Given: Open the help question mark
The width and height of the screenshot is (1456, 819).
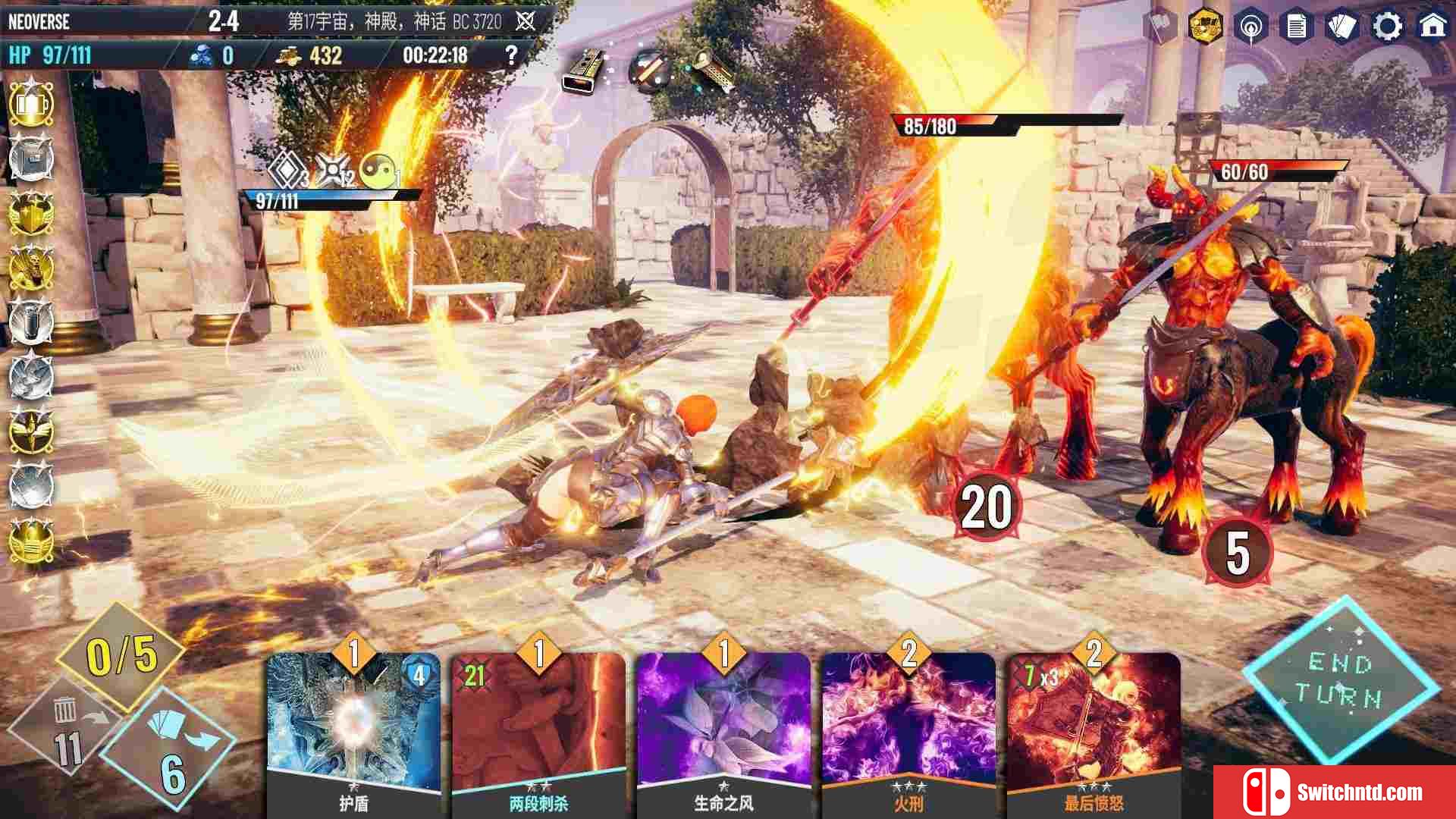Looking at the screenshot, I should pos(511,55).
